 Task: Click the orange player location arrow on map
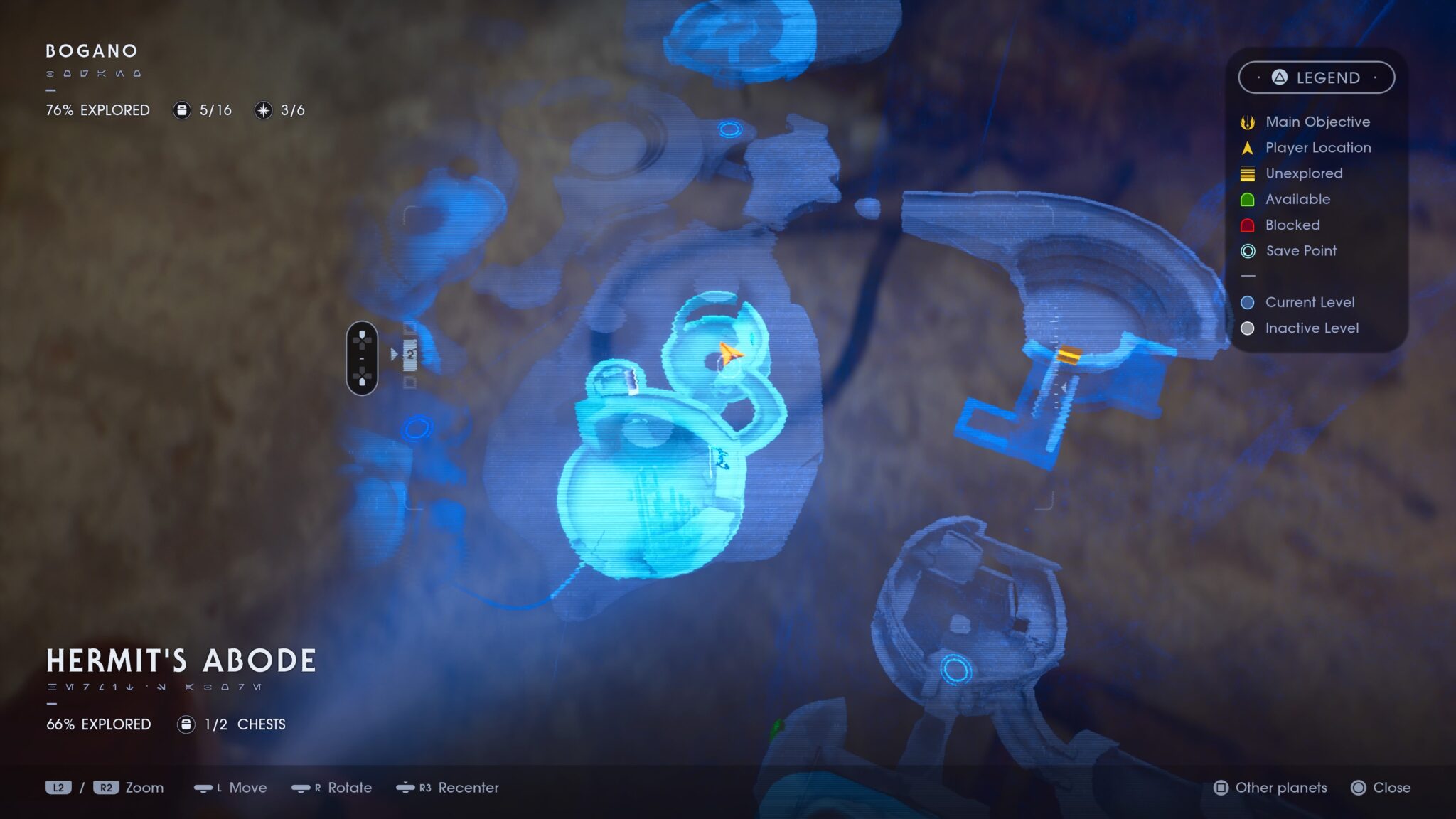pos(729,352)
